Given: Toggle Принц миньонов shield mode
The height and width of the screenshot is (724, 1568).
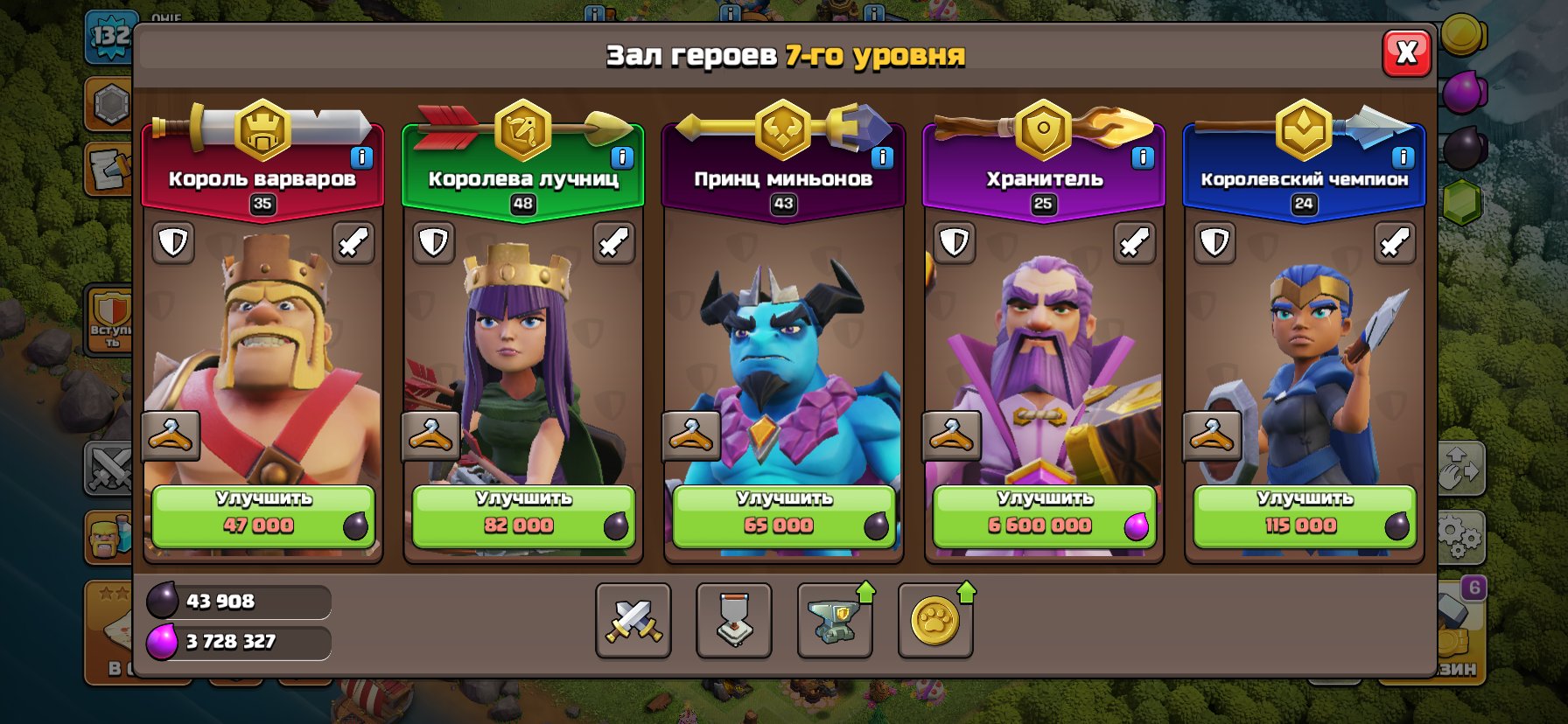Looking at the screenshot, I should point(693,243).
